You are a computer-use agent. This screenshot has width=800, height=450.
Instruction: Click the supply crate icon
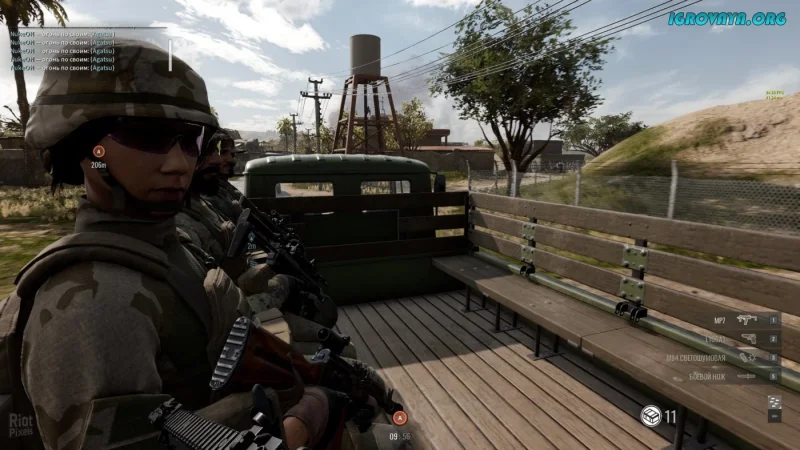(651, 415)
